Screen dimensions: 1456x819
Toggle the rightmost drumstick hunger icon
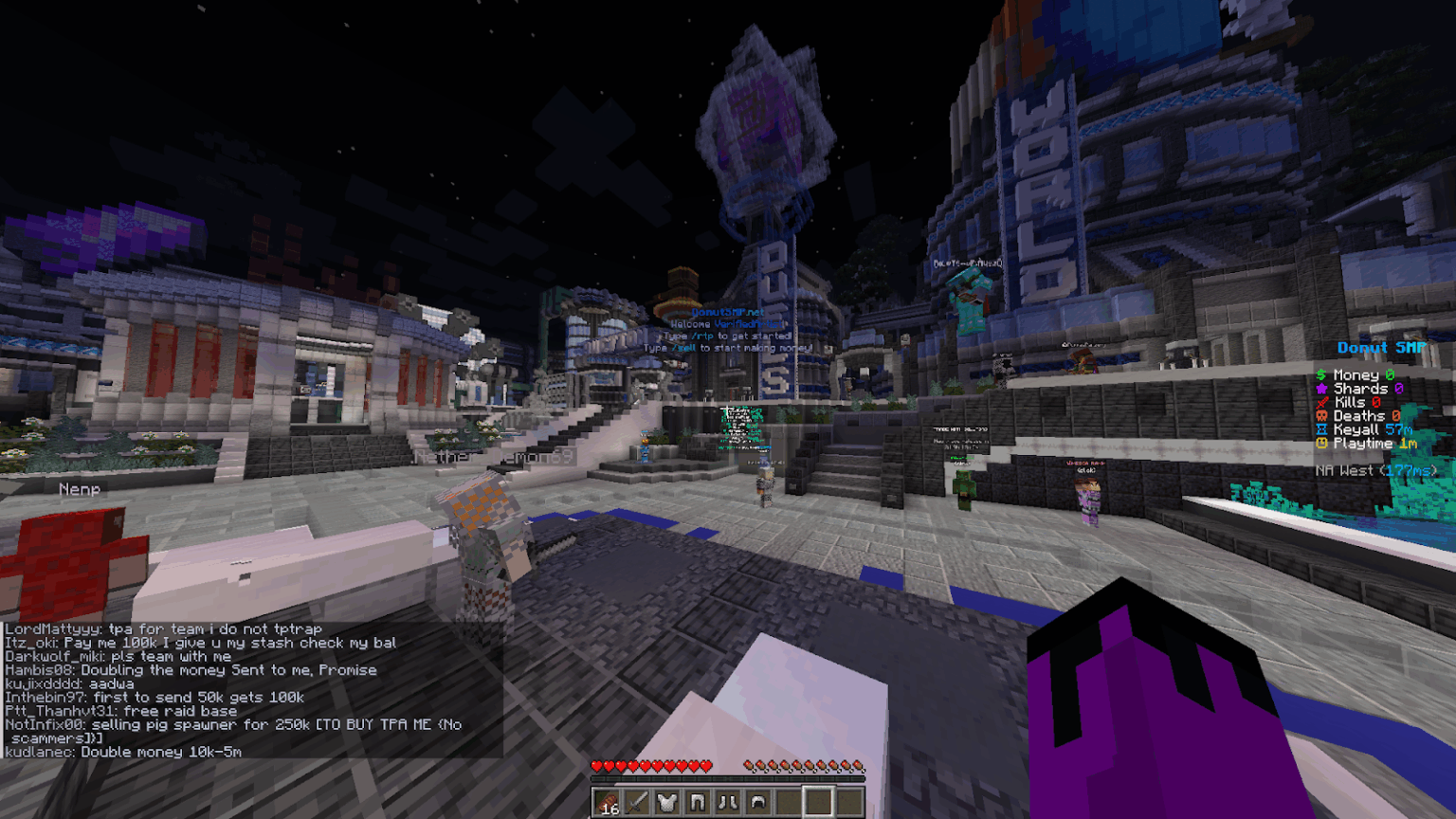pos(857,765)
